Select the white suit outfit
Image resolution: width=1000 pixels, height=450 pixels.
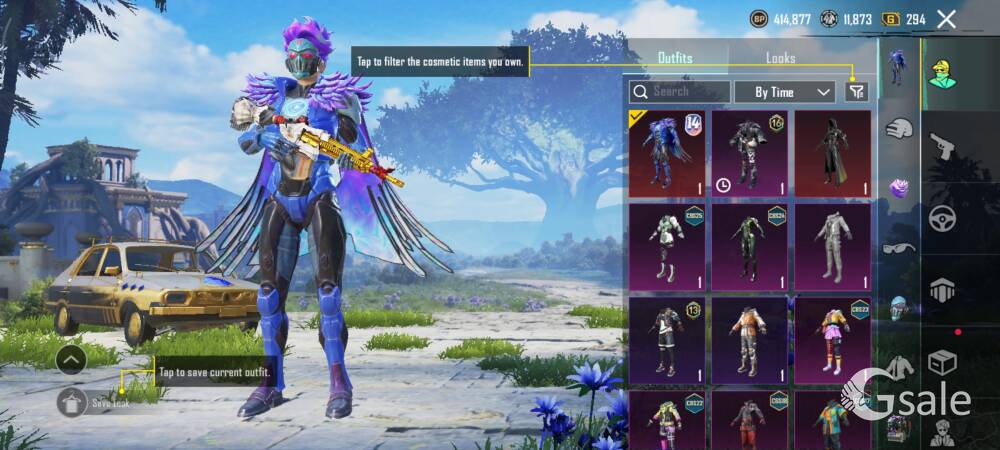click(x=832, y=247)
